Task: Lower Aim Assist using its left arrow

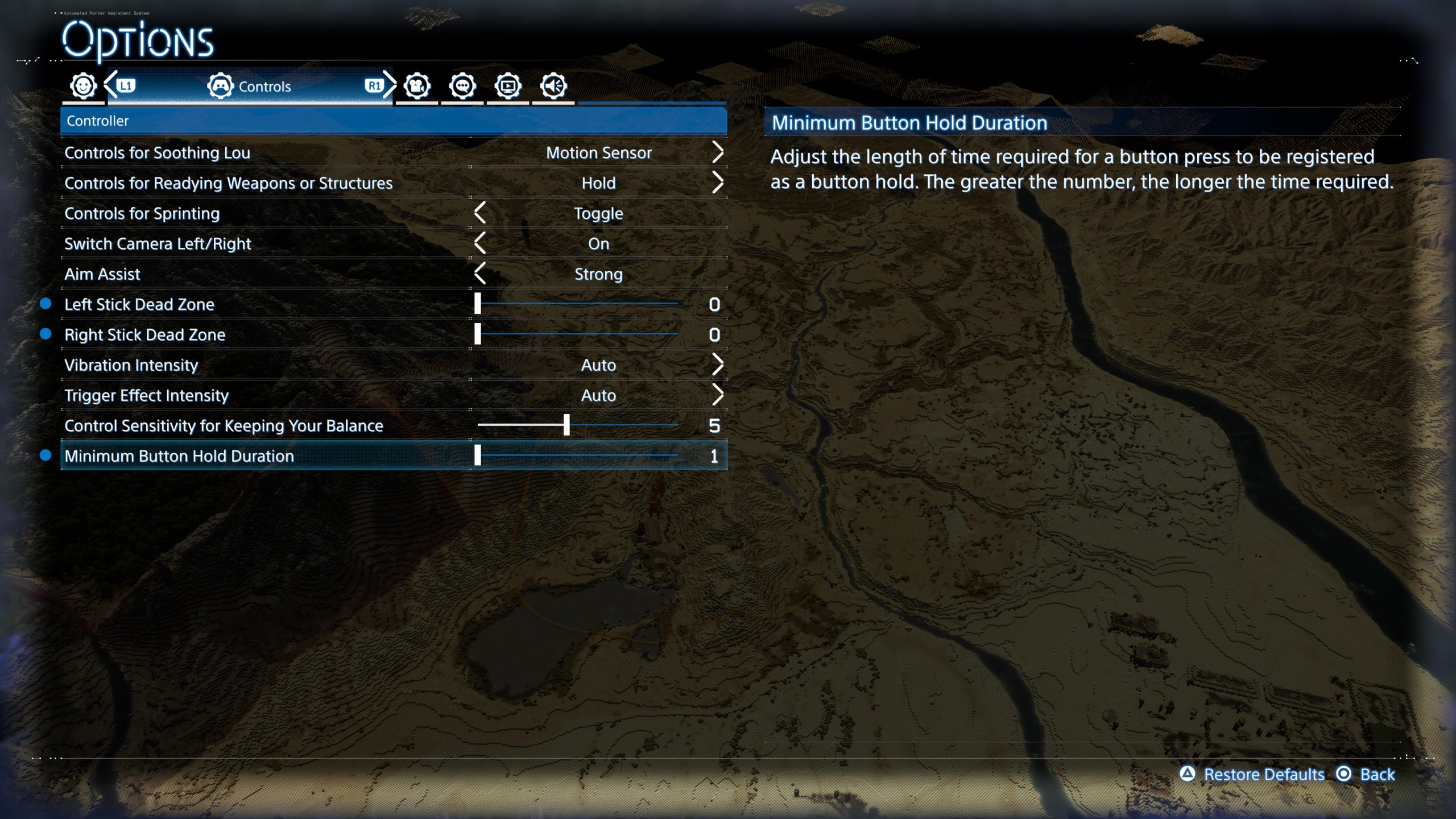Action: 480,274
